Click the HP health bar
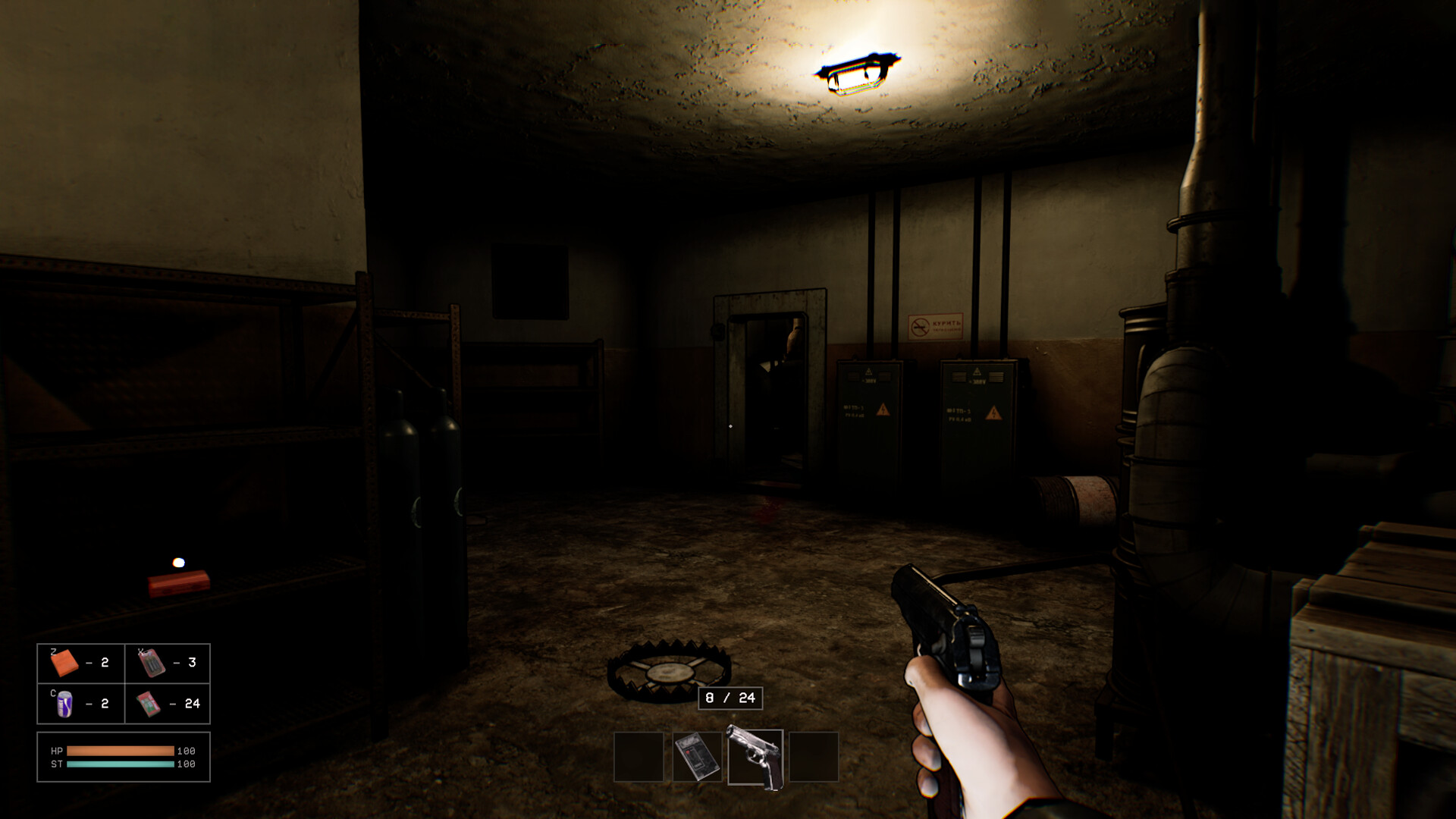 click(x=121, y=751)
